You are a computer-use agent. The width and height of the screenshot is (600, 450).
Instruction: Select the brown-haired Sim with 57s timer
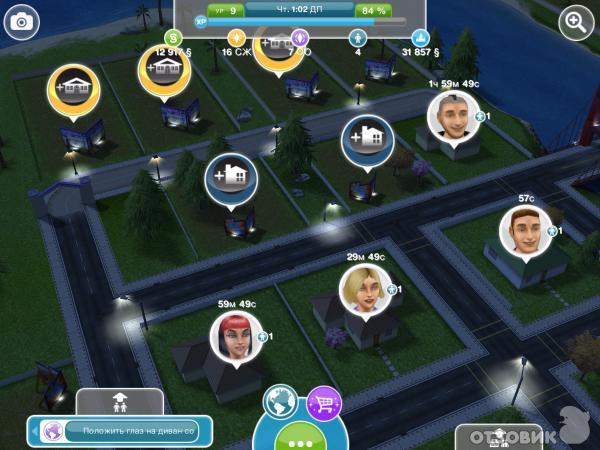(x=525, y=232)
